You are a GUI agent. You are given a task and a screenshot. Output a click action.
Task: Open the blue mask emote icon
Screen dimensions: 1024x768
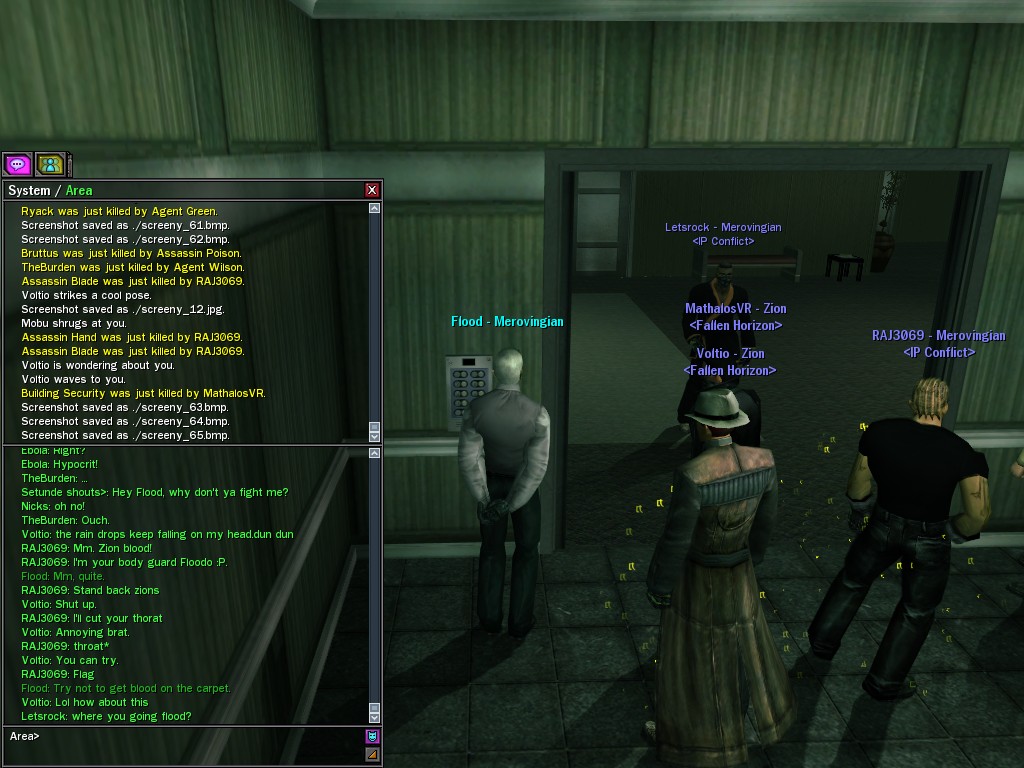pos(372,737)
